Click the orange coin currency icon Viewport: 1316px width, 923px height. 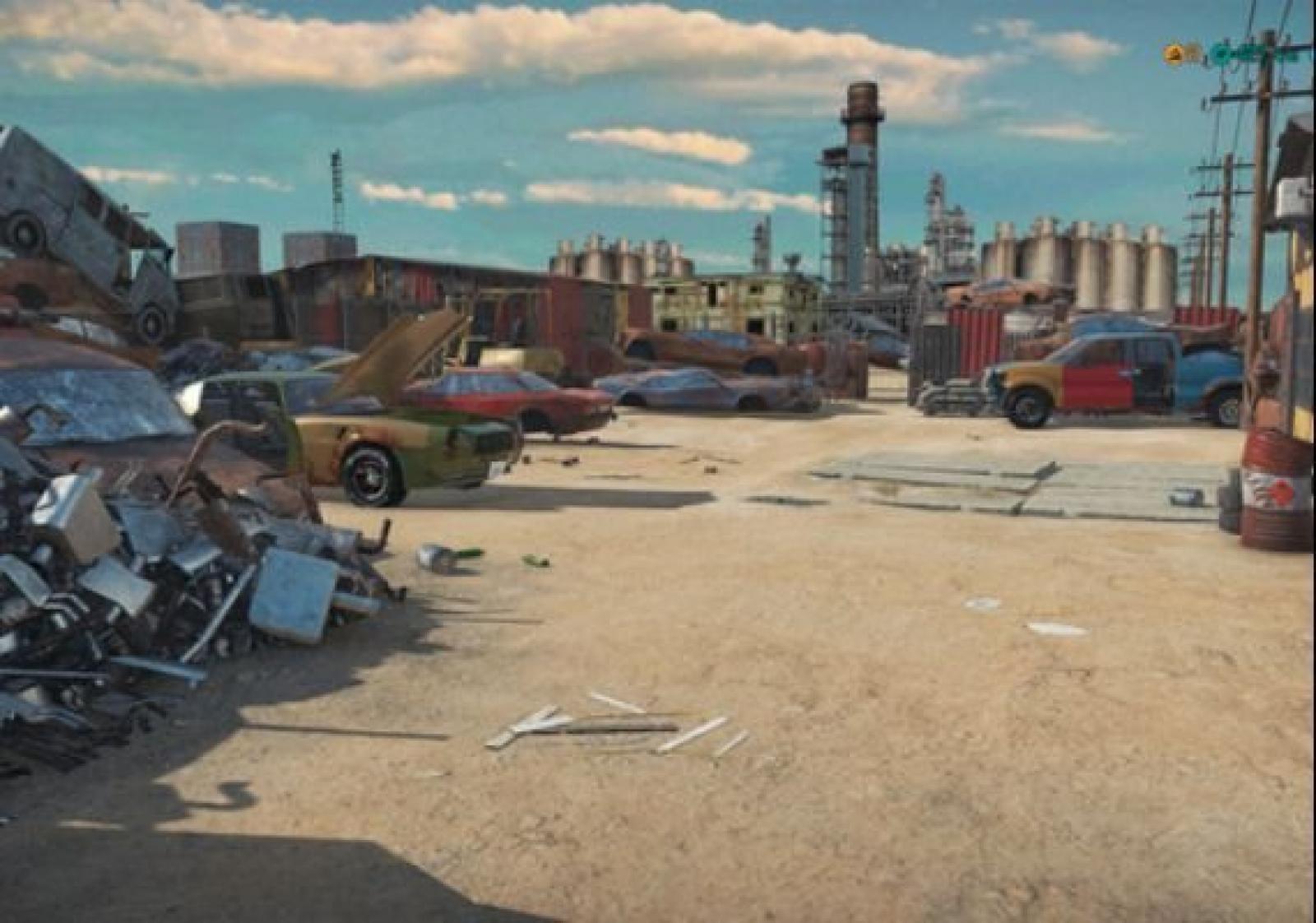pos(1174,54)
